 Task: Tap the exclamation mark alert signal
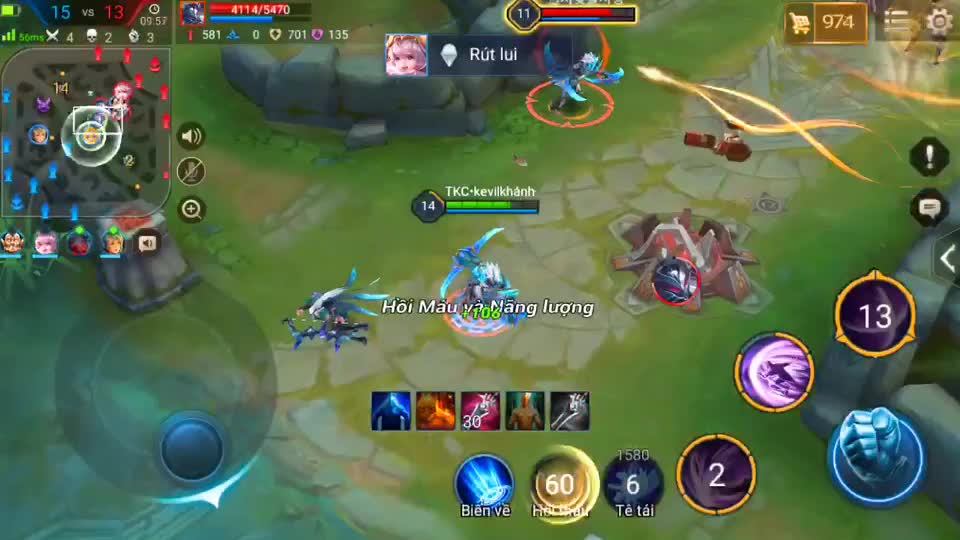click(x=929, y=156)
